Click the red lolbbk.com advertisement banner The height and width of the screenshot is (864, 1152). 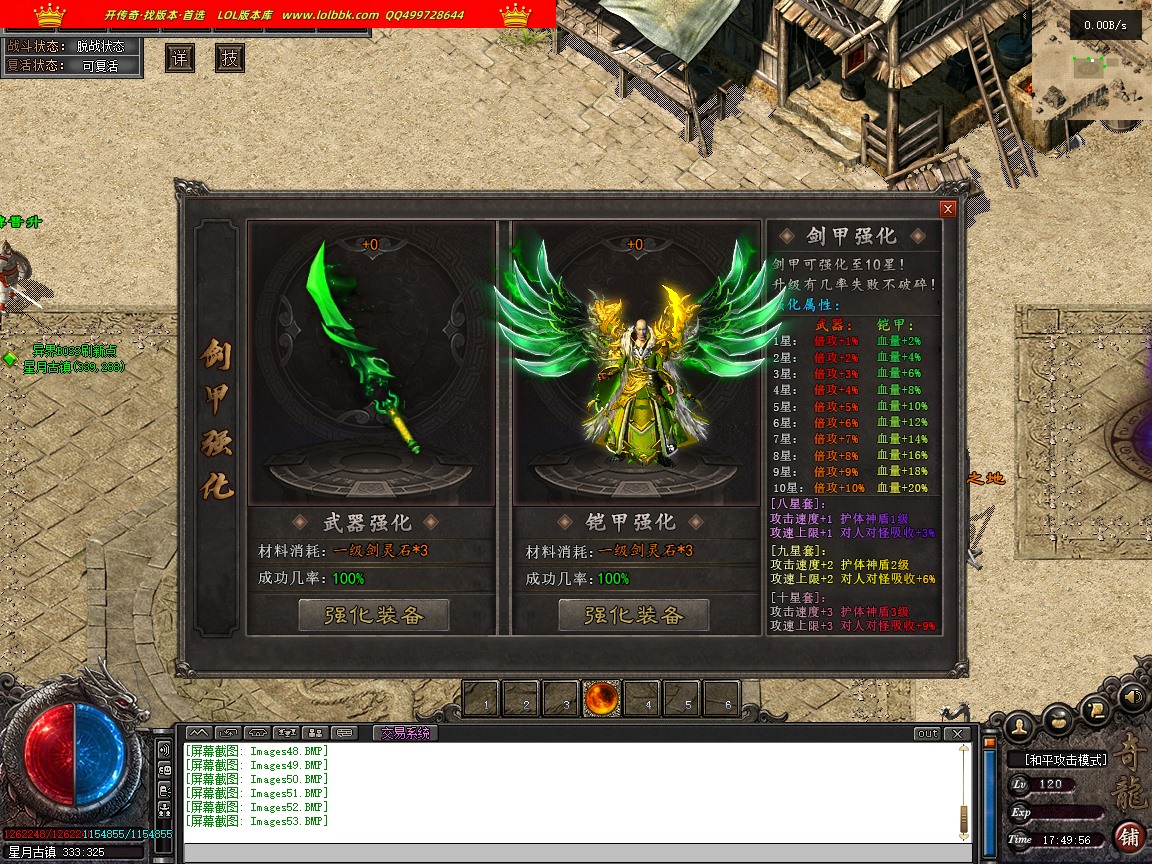(278, 14)
